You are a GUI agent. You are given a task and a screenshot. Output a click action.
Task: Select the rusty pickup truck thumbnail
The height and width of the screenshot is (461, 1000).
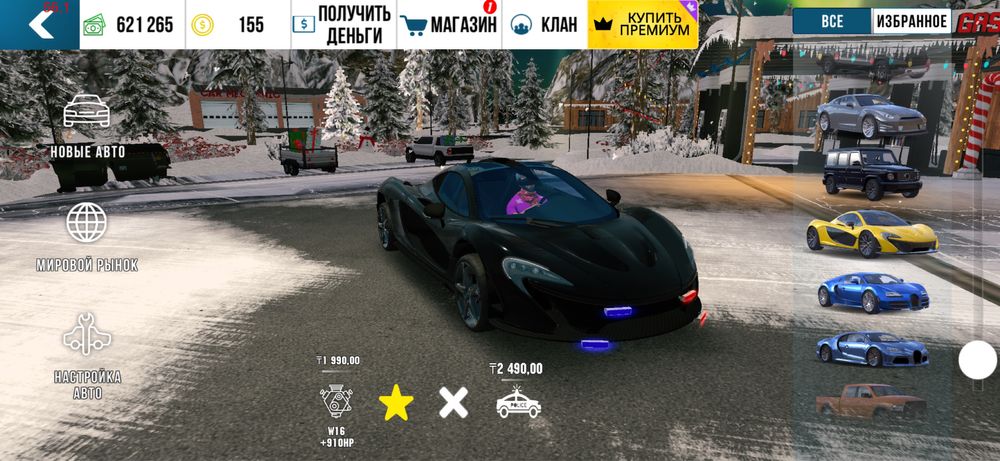tap(869, 402)
